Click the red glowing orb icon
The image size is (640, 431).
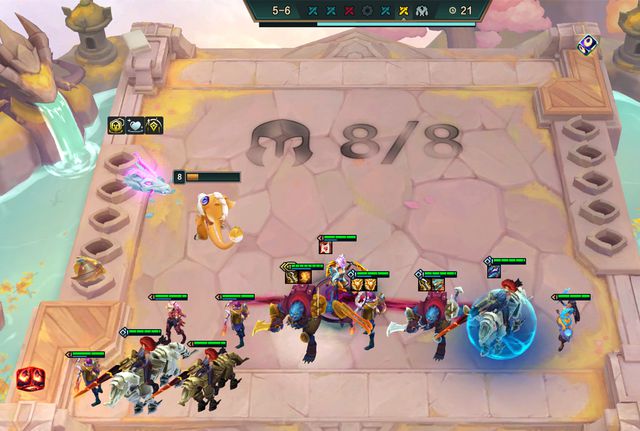pyautogui.click(x=29, y=378)
